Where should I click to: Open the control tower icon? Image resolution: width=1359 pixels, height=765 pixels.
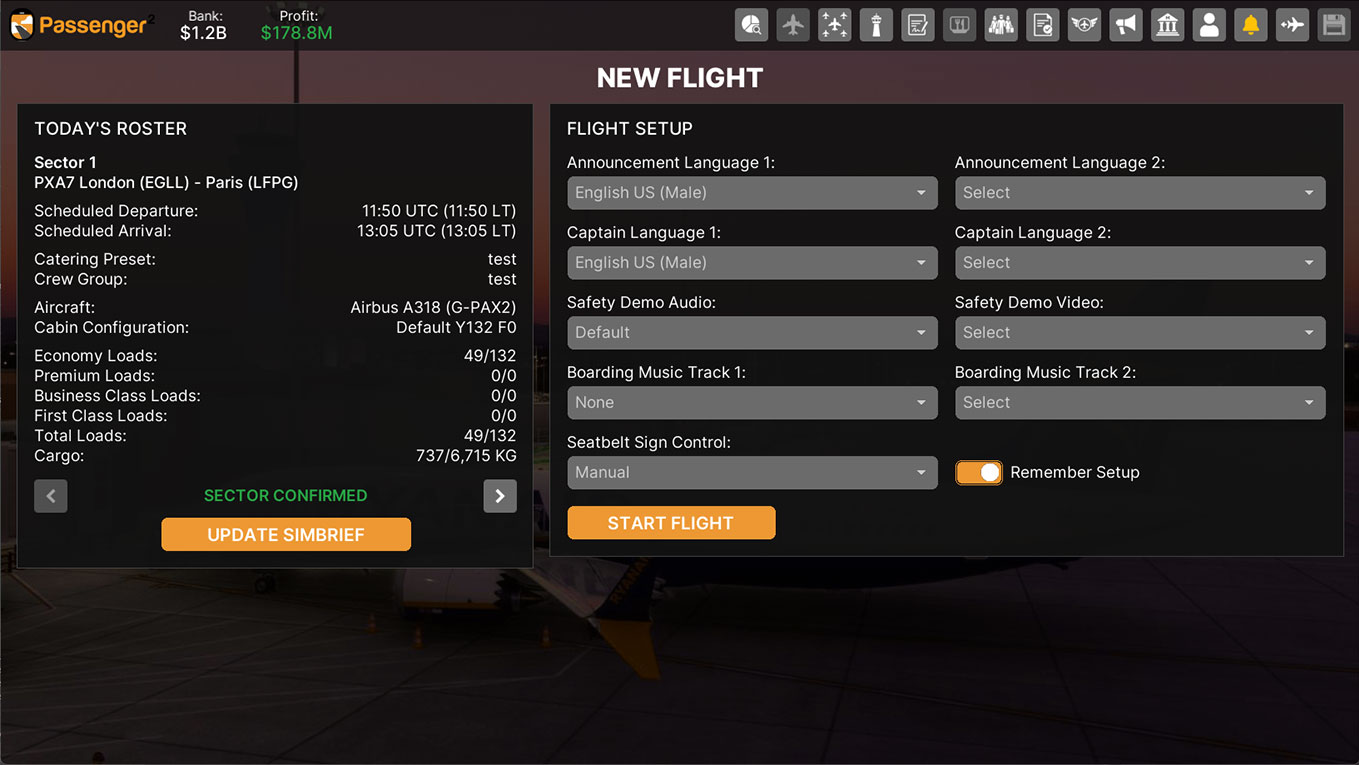[x=876, y=25]
